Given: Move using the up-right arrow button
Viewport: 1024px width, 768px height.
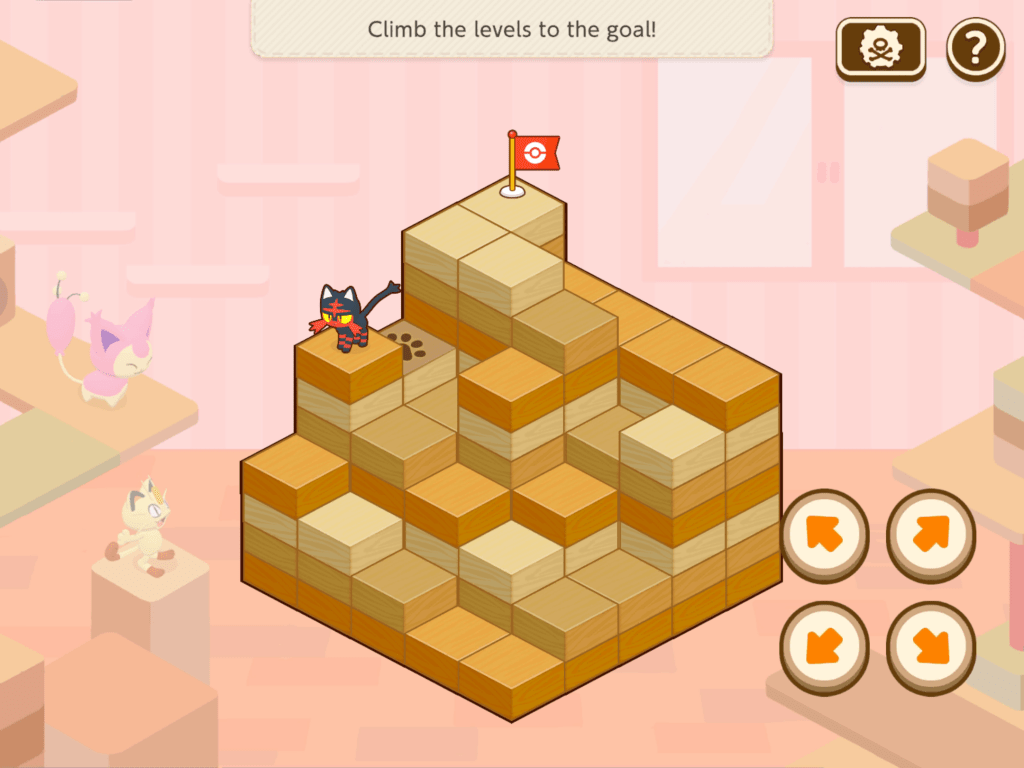Looking at the screenshot, I should pos(931,534).
